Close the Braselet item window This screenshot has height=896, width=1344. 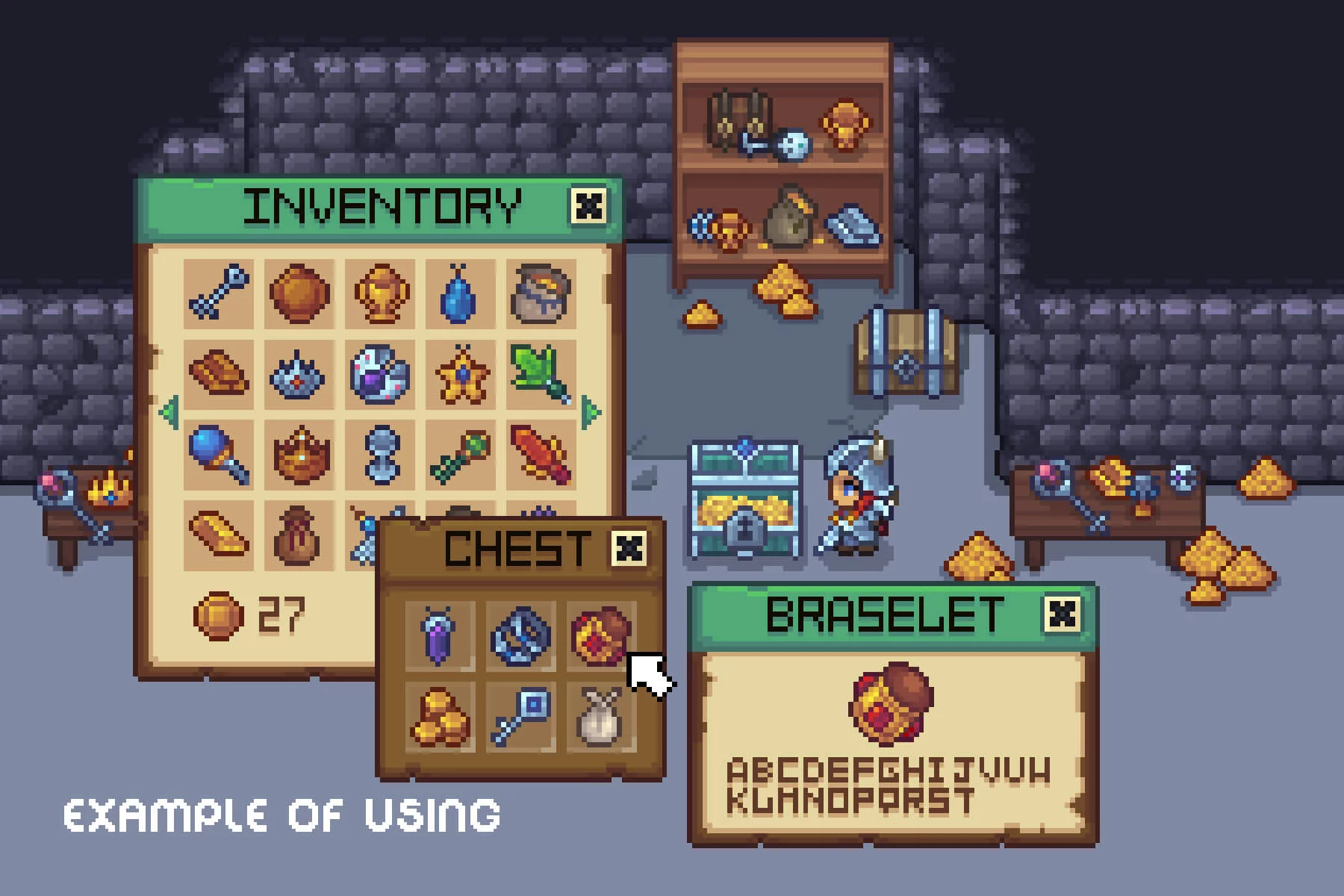click(1062, 614)
